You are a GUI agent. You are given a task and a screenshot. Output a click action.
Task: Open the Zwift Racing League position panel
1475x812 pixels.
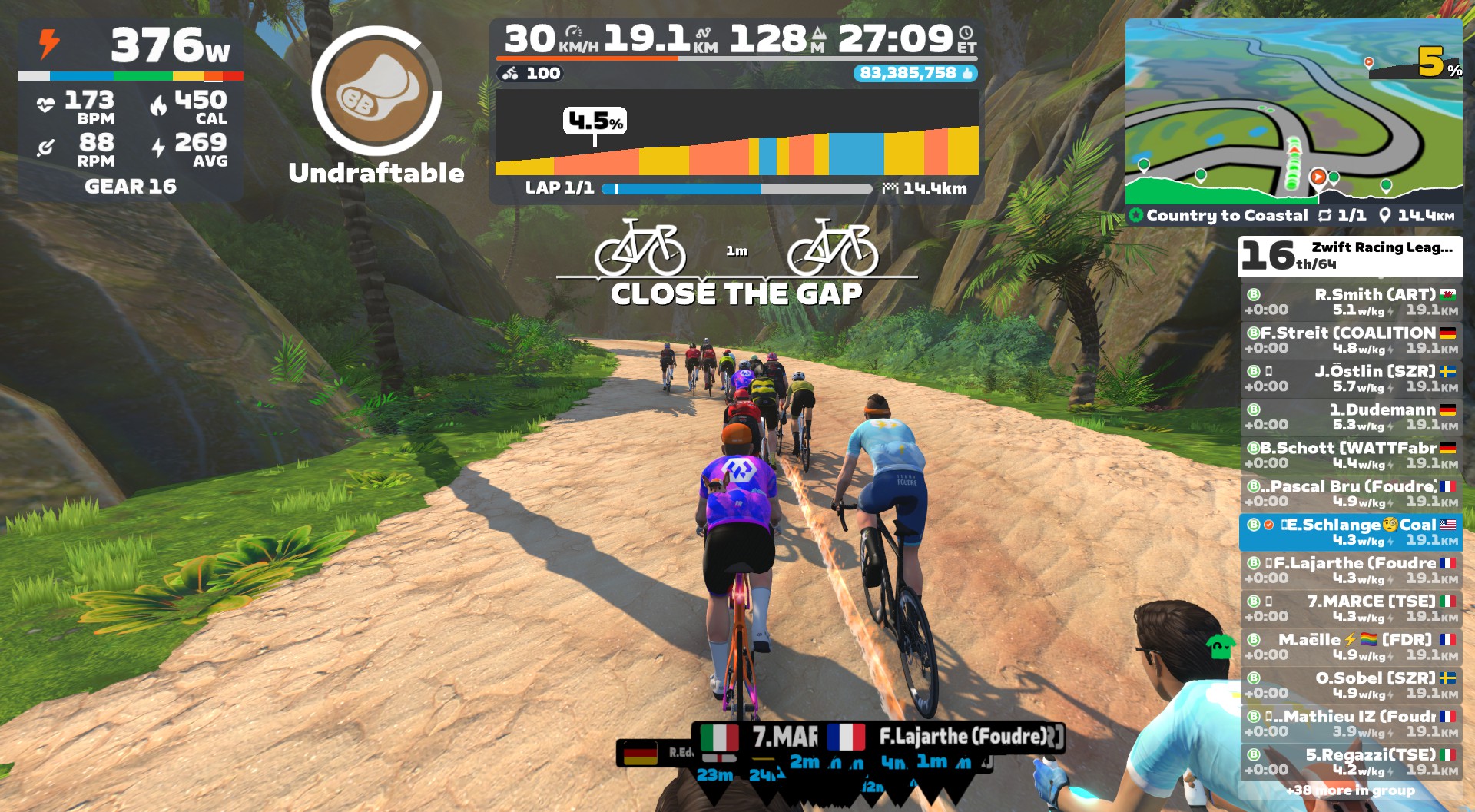pyautogui.click(x=1350, y=256)
